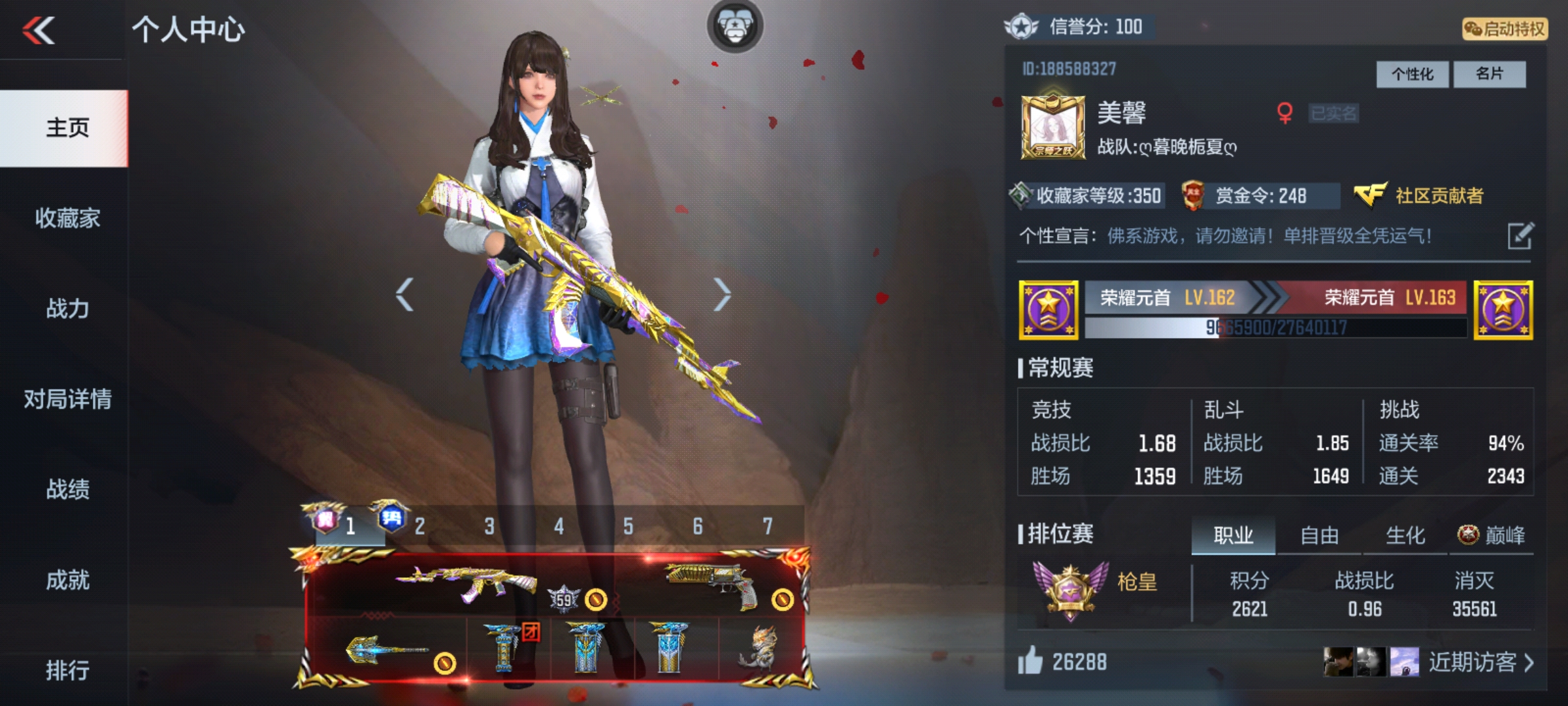Open the 战力 sidebar page
Screen dimensions: 1568x706
67,309
